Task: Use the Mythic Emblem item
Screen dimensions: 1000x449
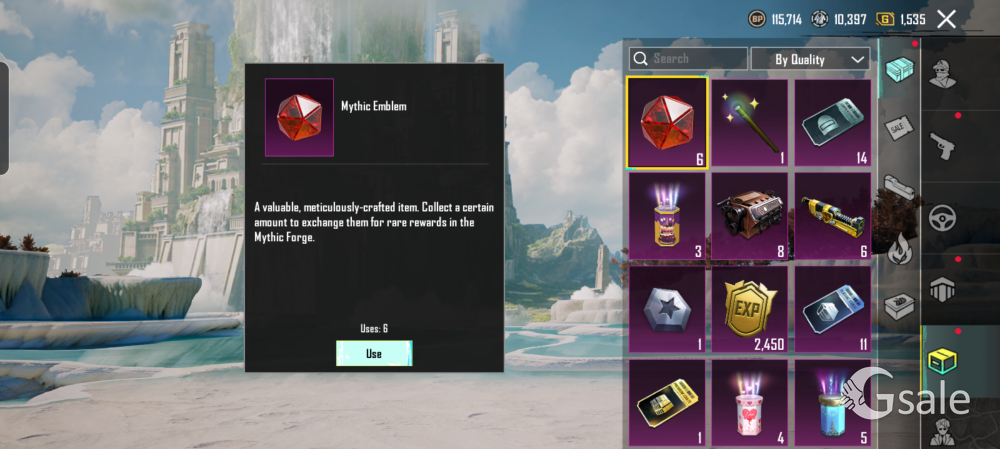Action: point(374,353)
